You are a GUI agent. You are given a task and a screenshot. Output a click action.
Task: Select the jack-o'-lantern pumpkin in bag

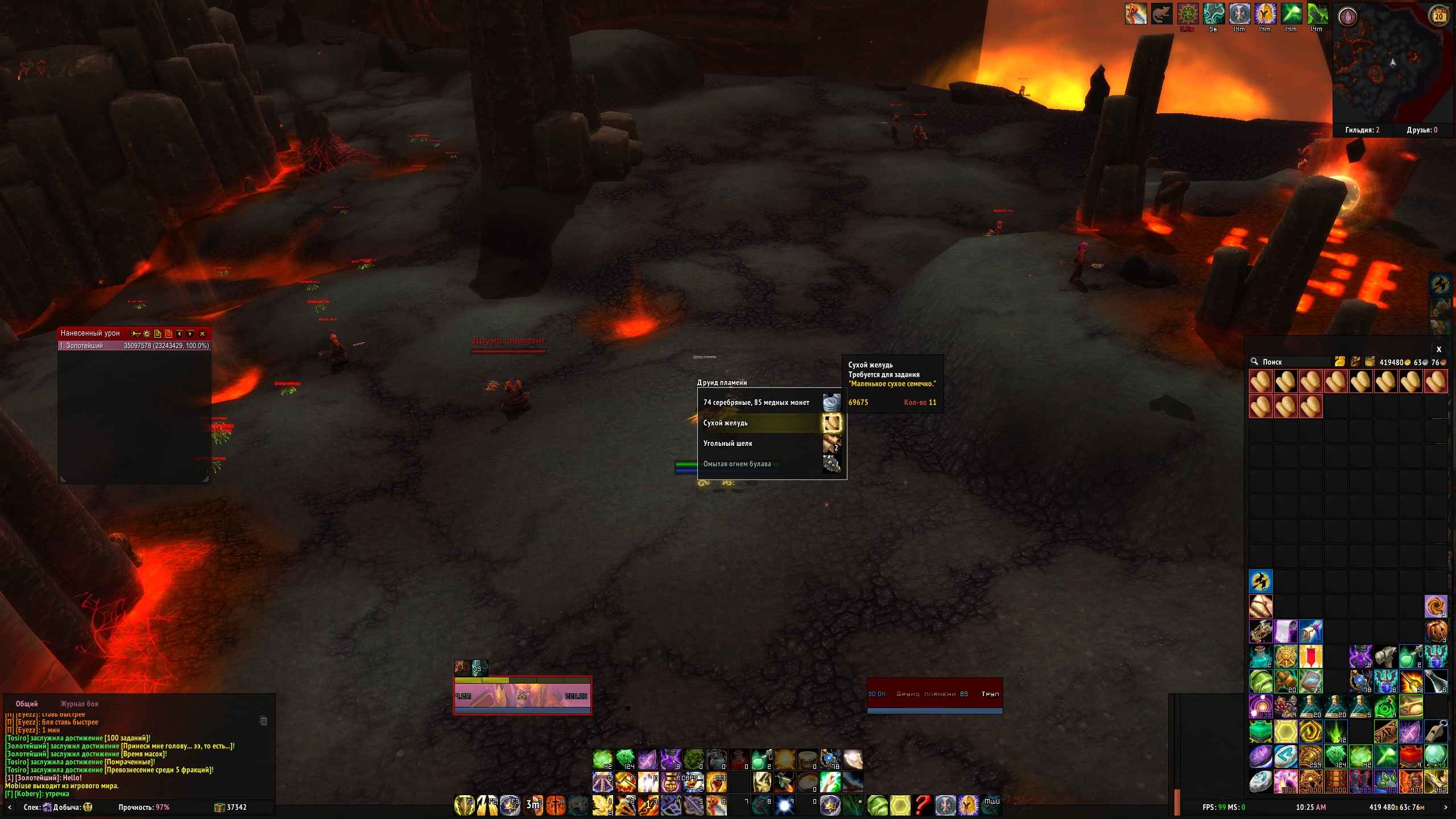1436,632
